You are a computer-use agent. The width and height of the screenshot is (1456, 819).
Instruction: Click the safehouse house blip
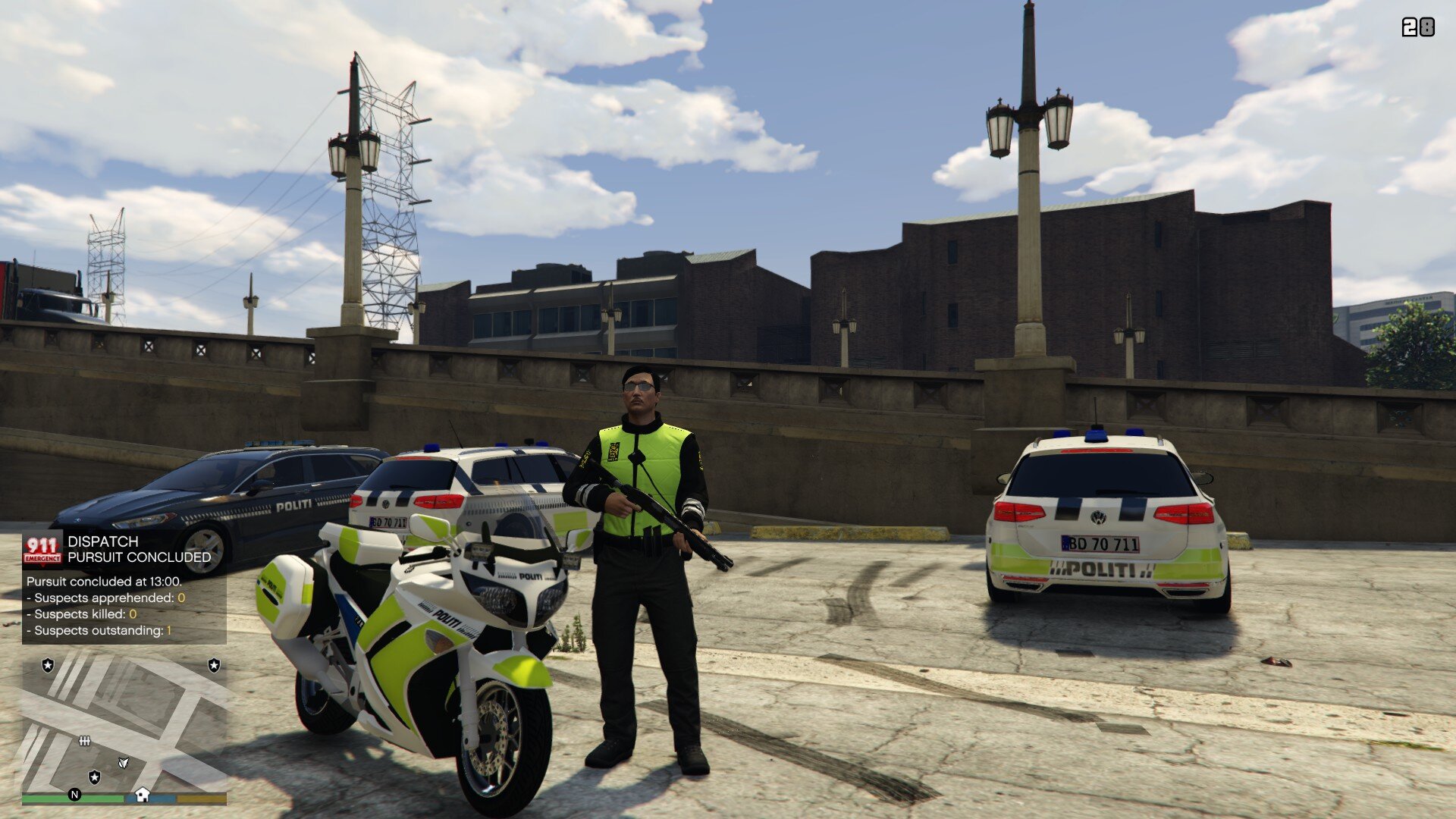(142, 795)
